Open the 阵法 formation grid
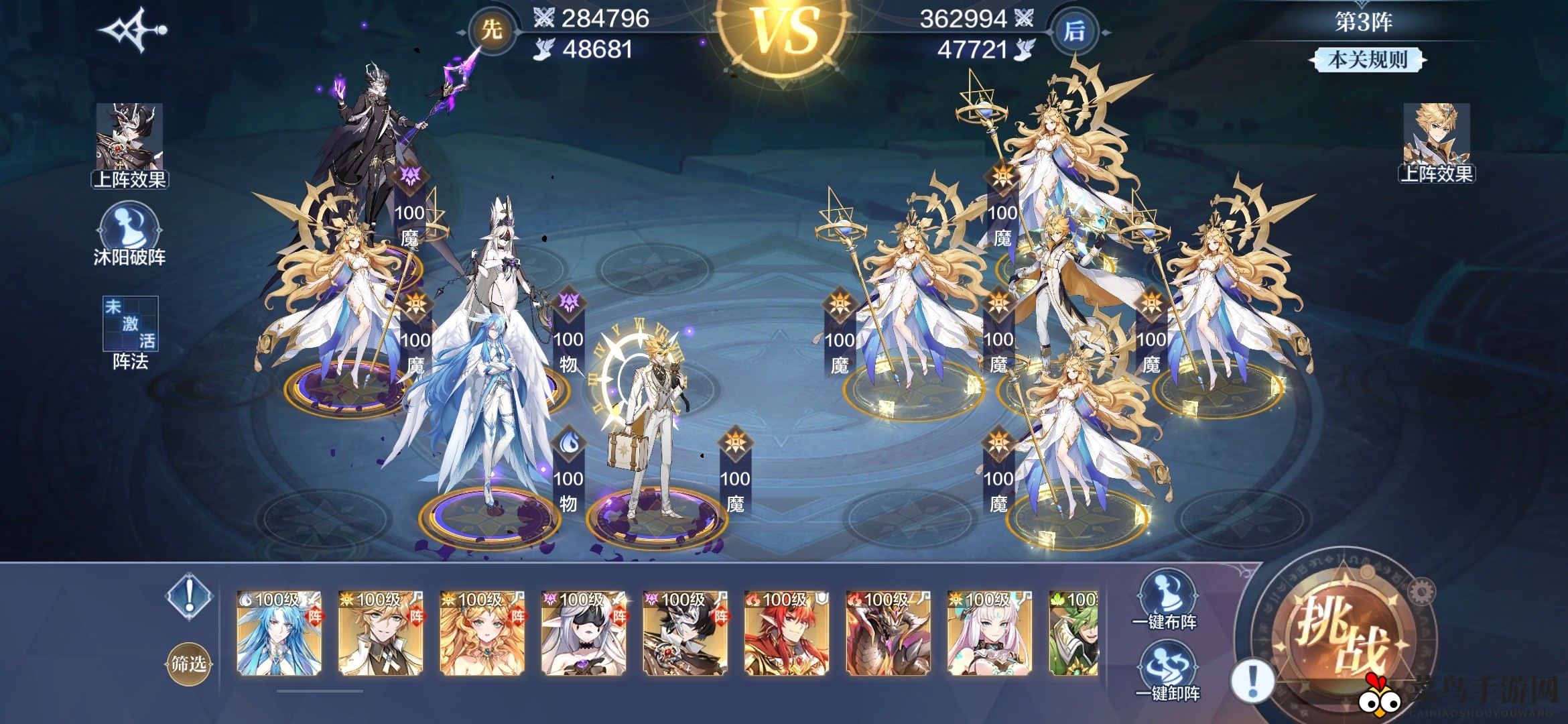 [130, 333]
